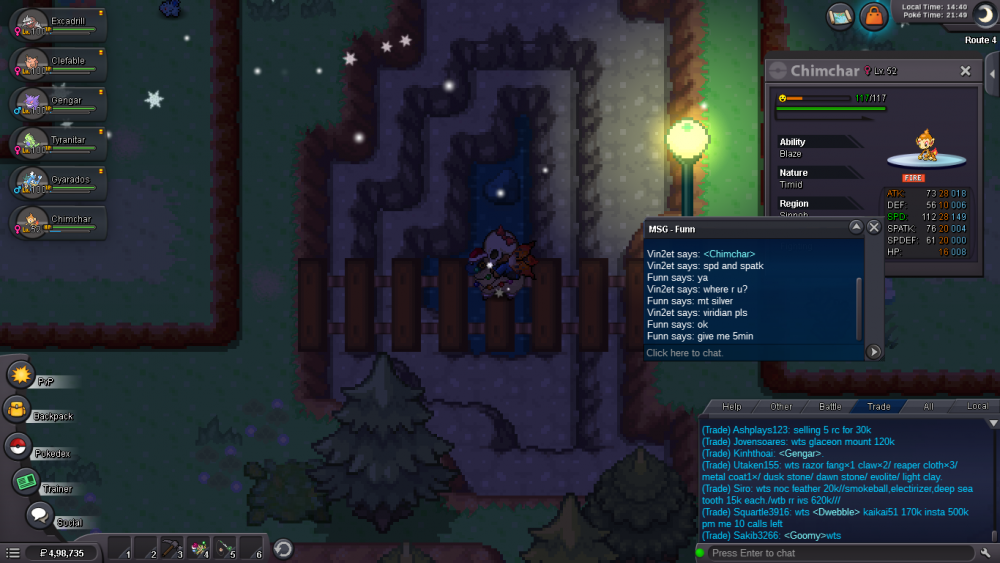Viewport: 1000px width, 563px height.
Task: Open the orange shopping bag icon
Action: pyautogui.click(x=874, y=16)
